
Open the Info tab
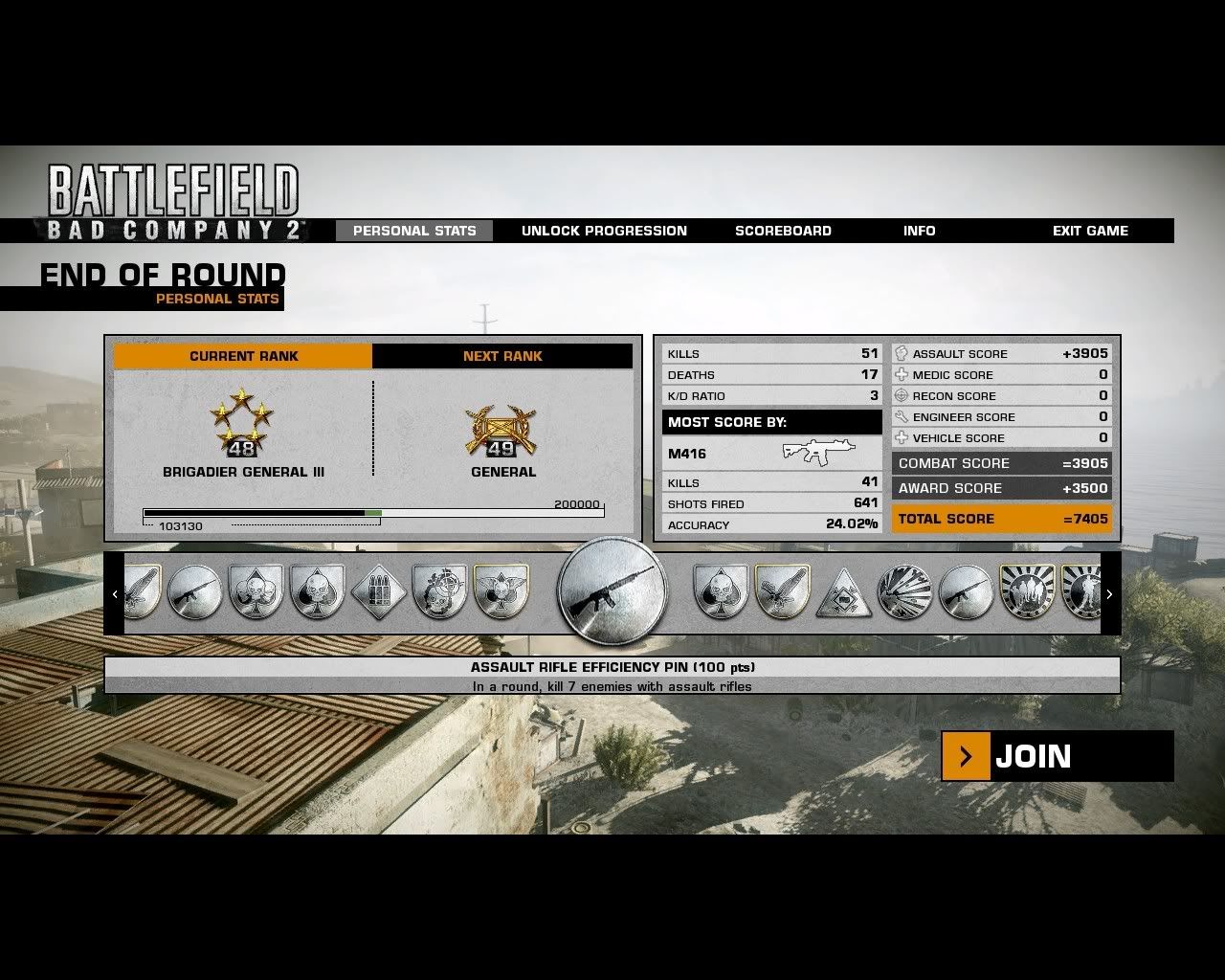coord(919,231)
